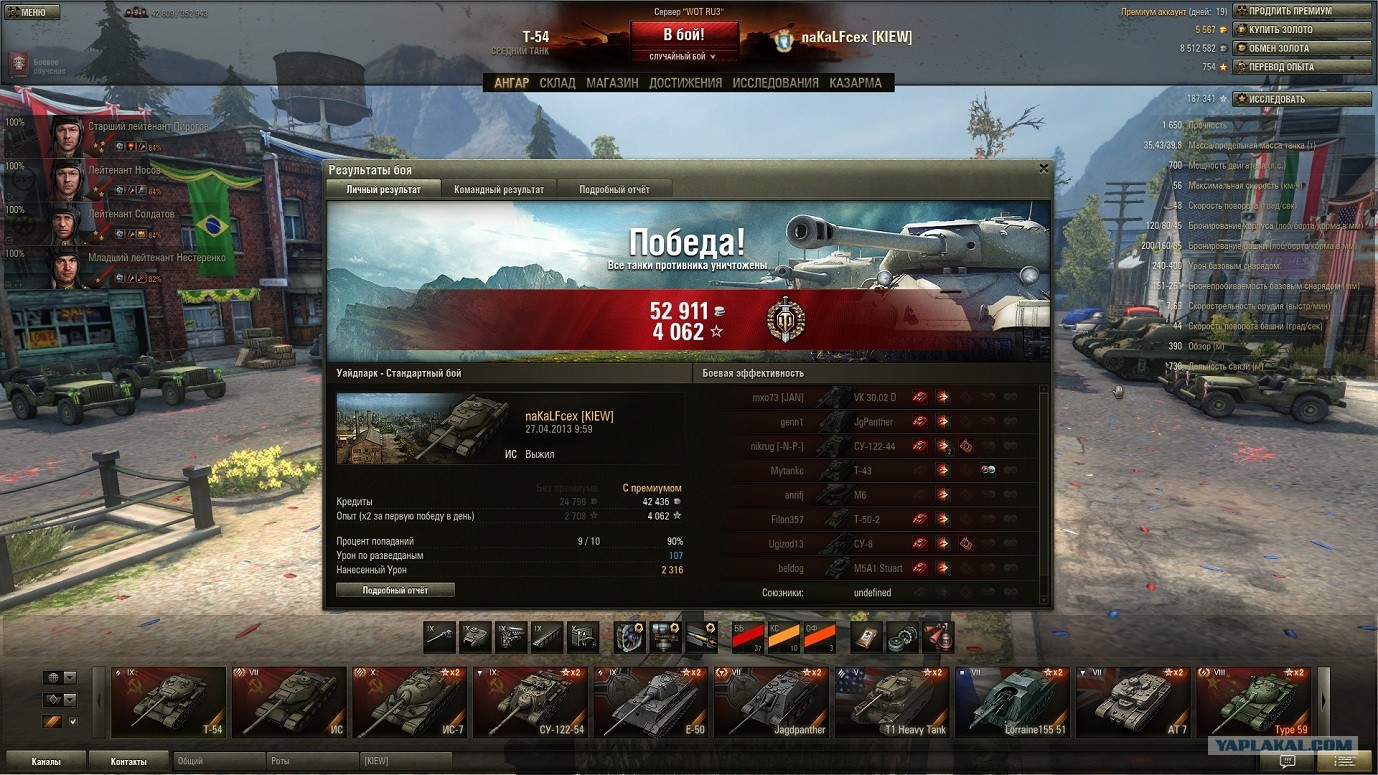Click the Продлить премиум button
The height and width of the screenshot is (775, 1378).
point(1301,11)
